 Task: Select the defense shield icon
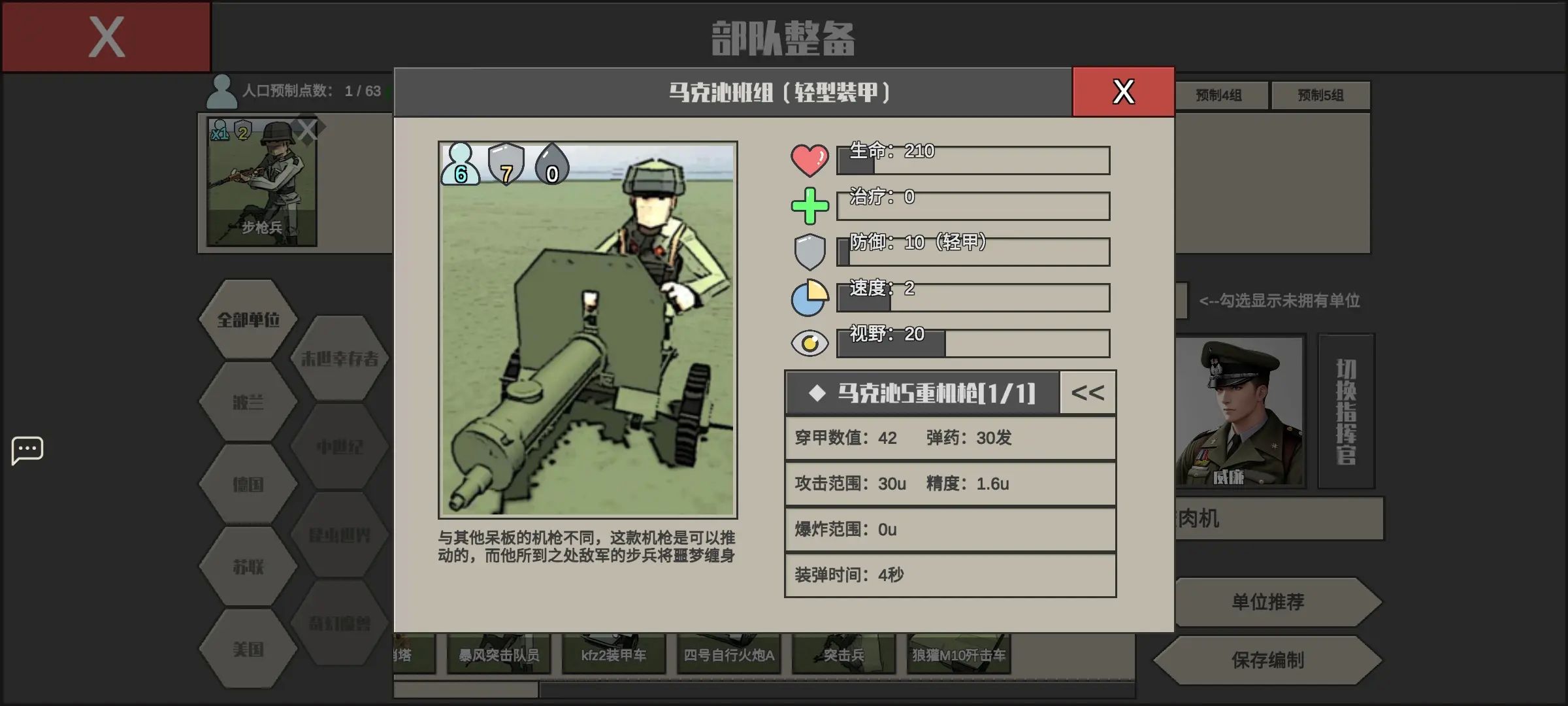pos(809,250)
